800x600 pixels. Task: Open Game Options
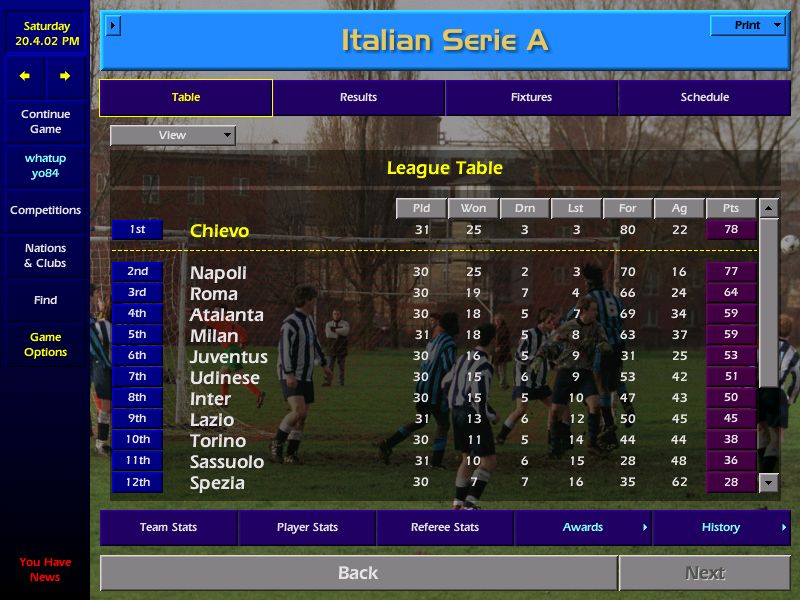point(45,345)
